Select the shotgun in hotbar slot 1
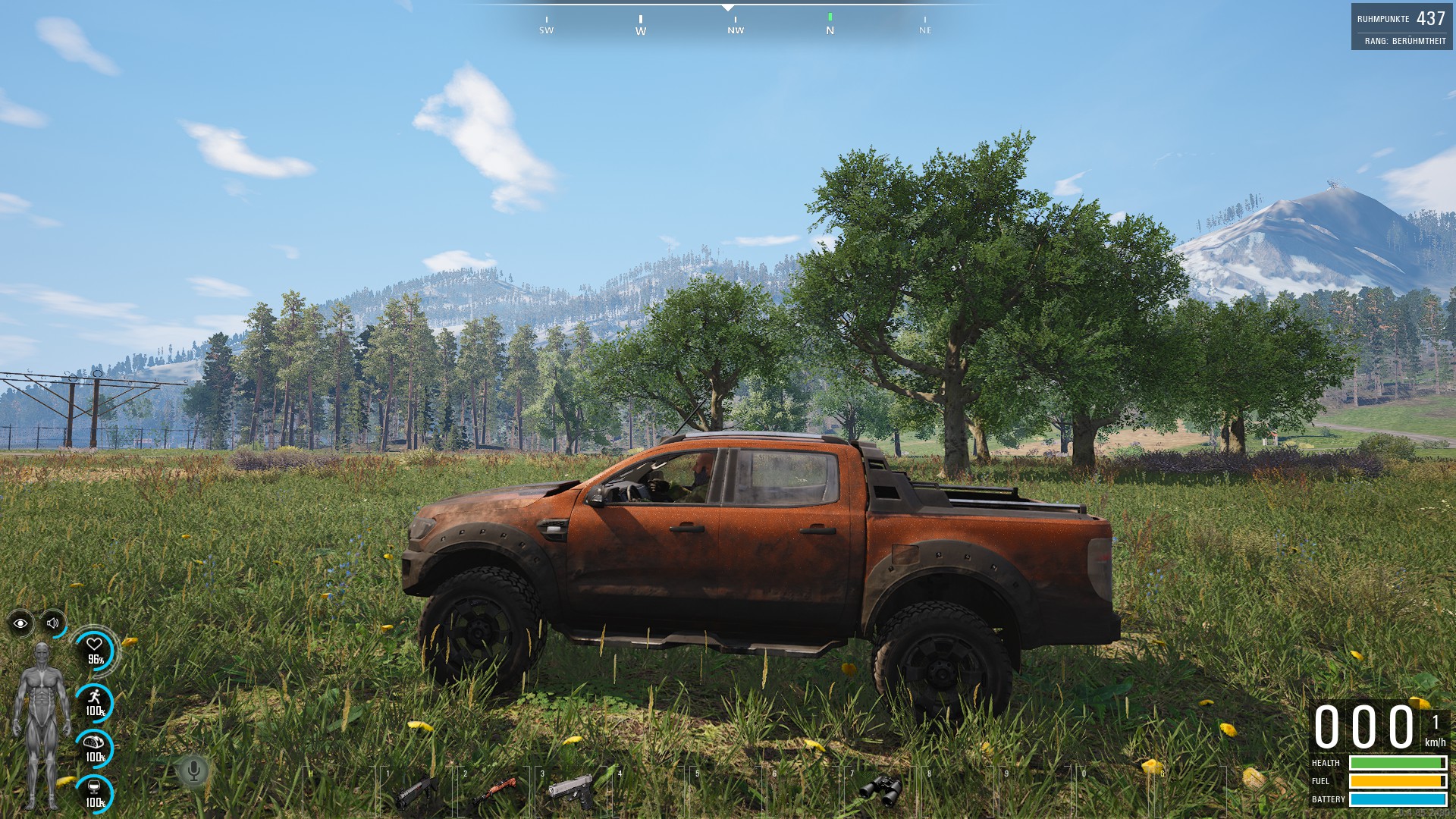The height and width of the screenshot is (819, 1456). tap(416, 792)
